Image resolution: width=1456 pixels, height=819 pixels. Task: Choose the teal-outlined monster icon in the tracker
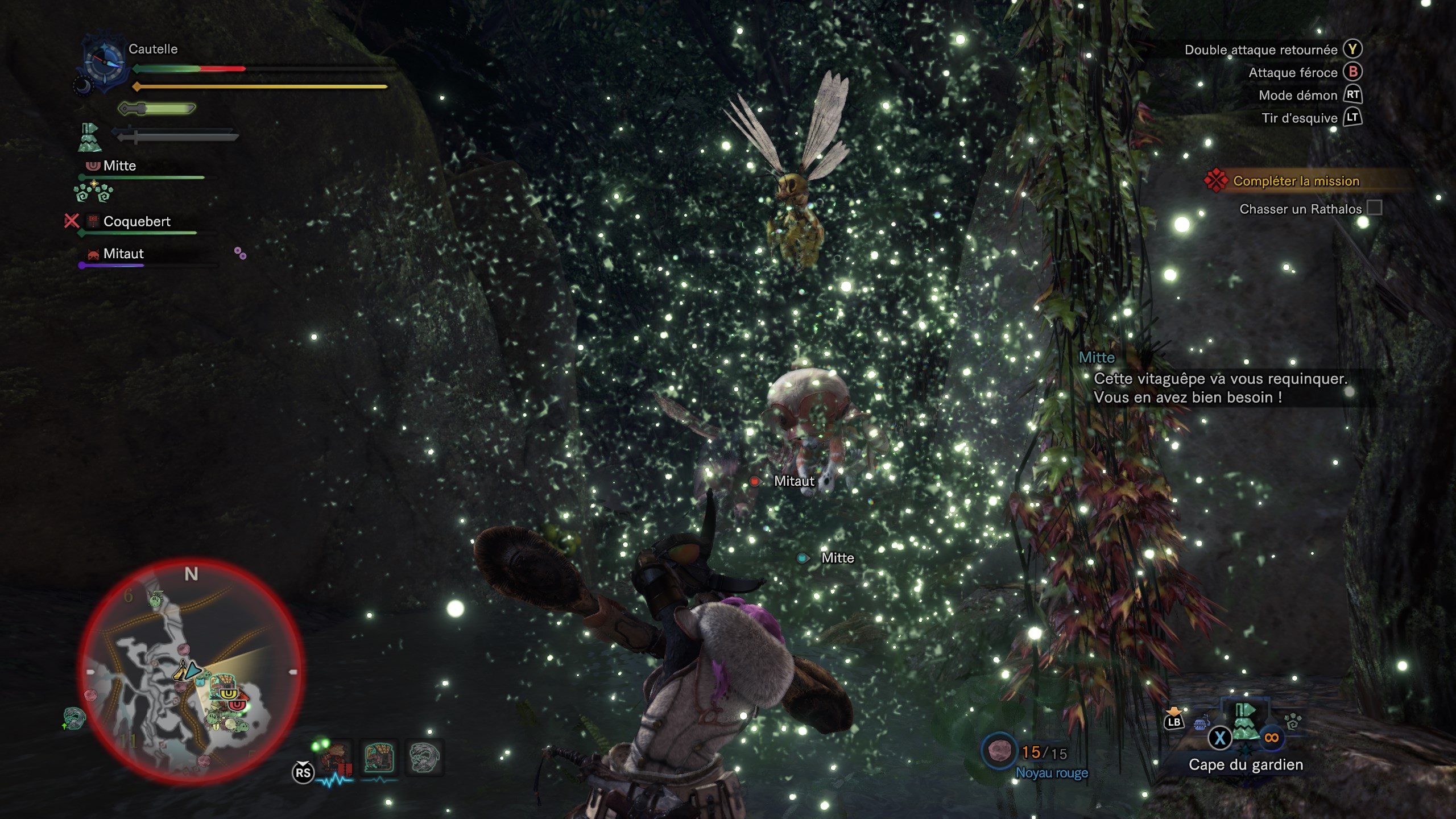pos(379,758)
